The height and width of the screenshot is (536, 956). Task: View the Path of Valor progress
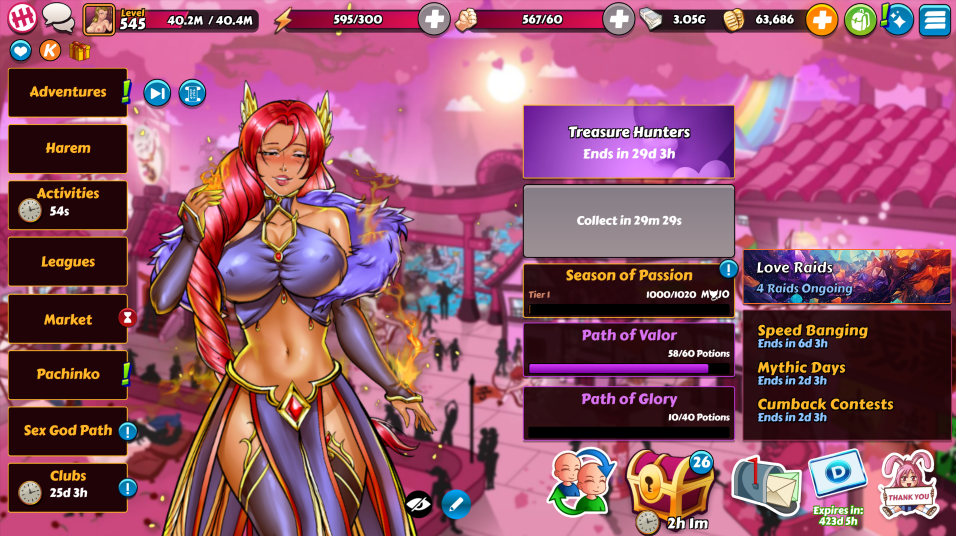click(629, 349)
